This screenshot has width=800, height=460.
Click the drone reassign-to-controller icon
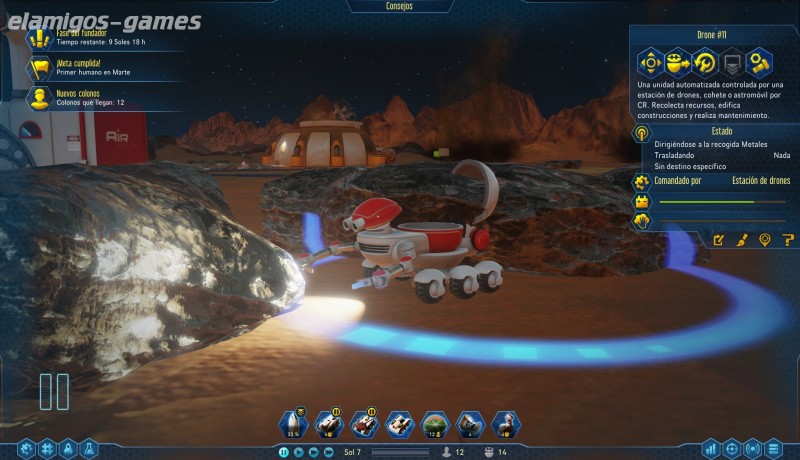pos(678,62)
